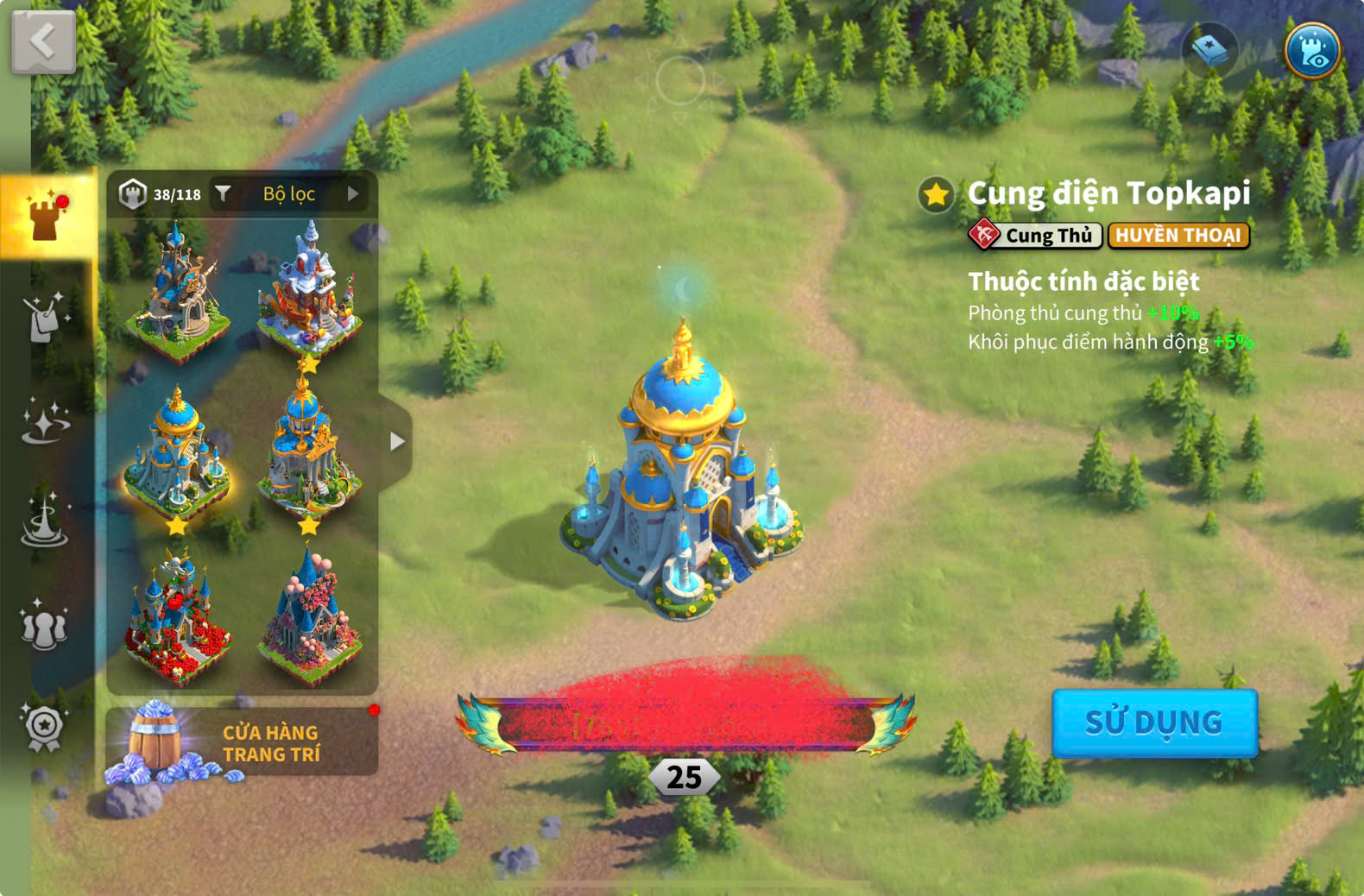
Task: Open the Cửa hàng trang trí shop
Action: pos(242,742)
